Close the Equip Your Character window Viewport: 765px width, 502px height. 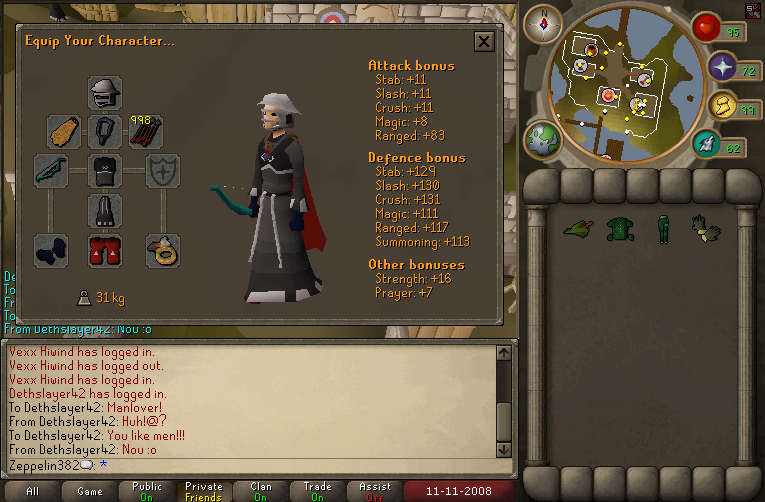click(x=484, y=41)
